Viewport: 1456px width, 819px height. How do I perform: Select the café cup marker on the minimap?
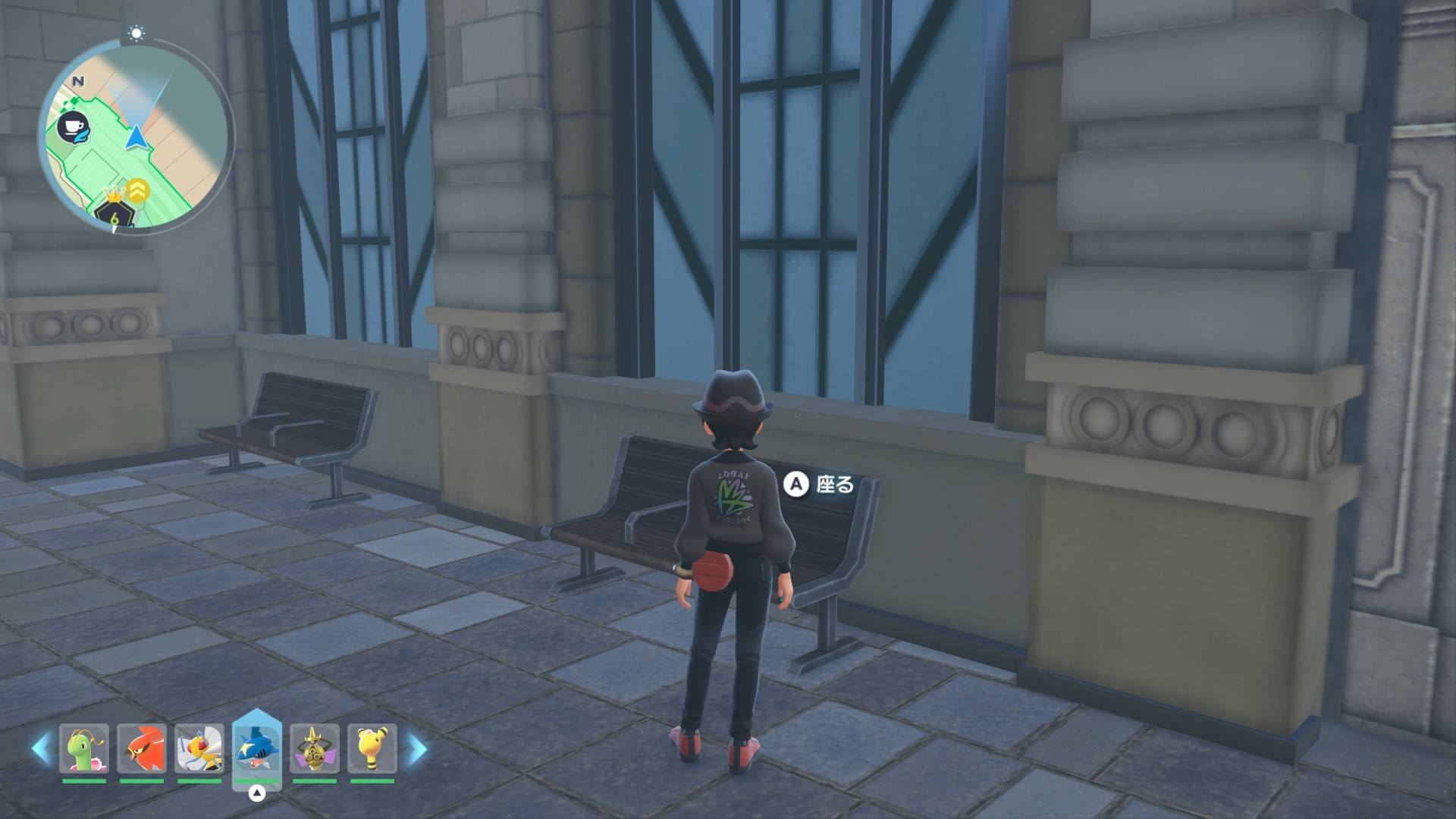click(x=74, y=127)
